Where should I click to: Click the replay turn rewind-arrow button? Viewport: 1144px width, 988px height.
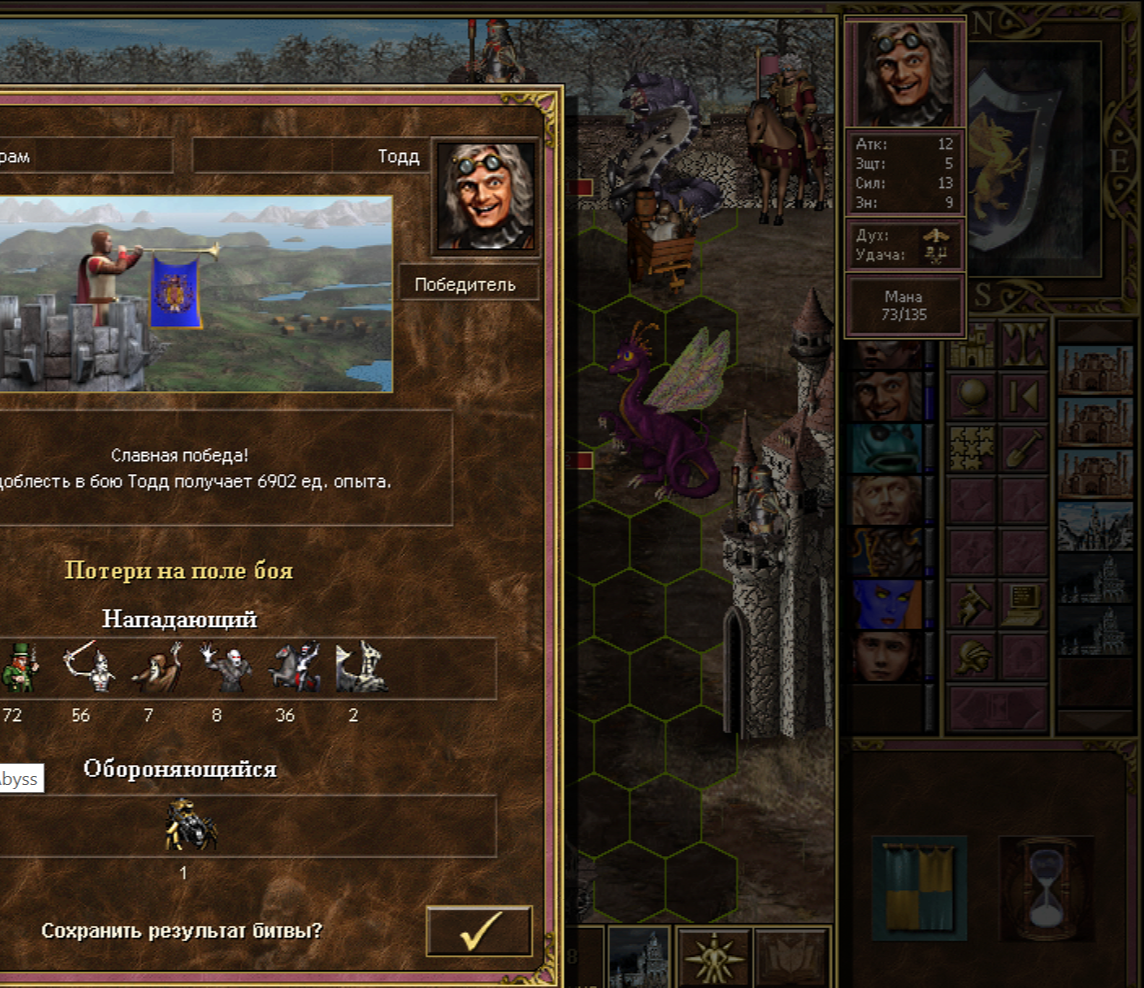(x=1024, y=397)
